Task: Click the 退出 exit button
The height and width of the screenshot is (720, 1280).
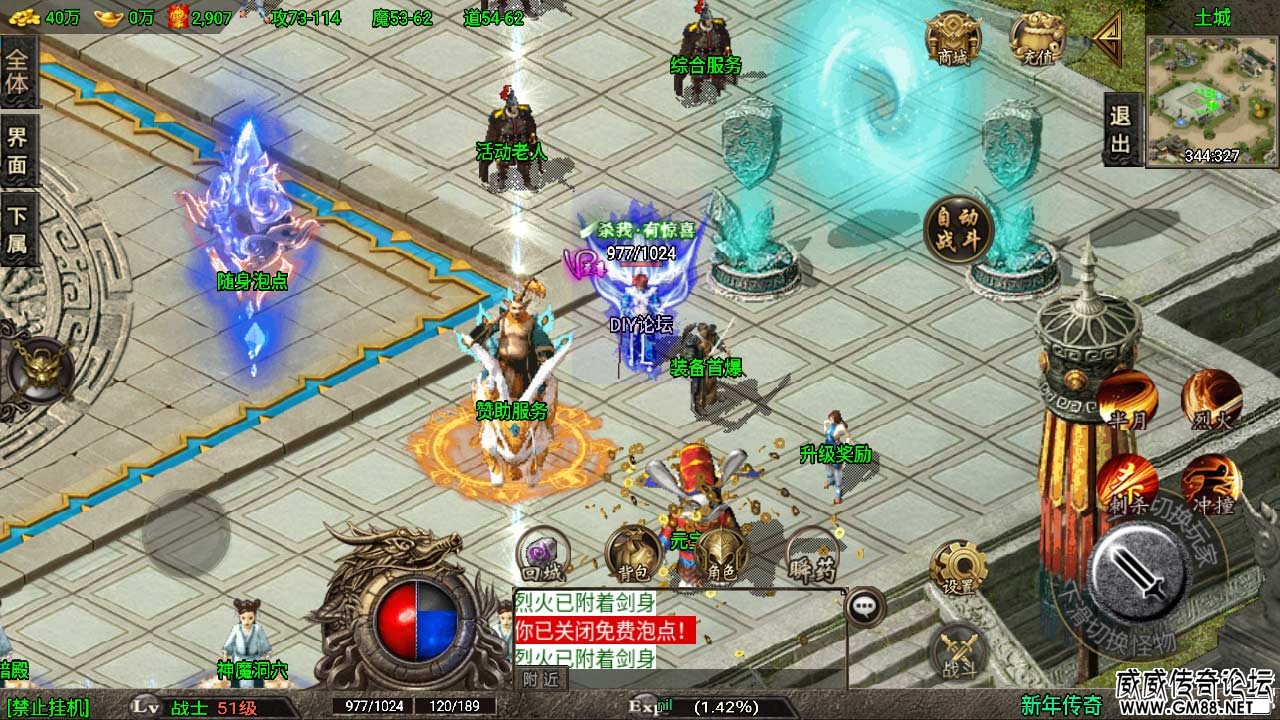Action: 1121,130
